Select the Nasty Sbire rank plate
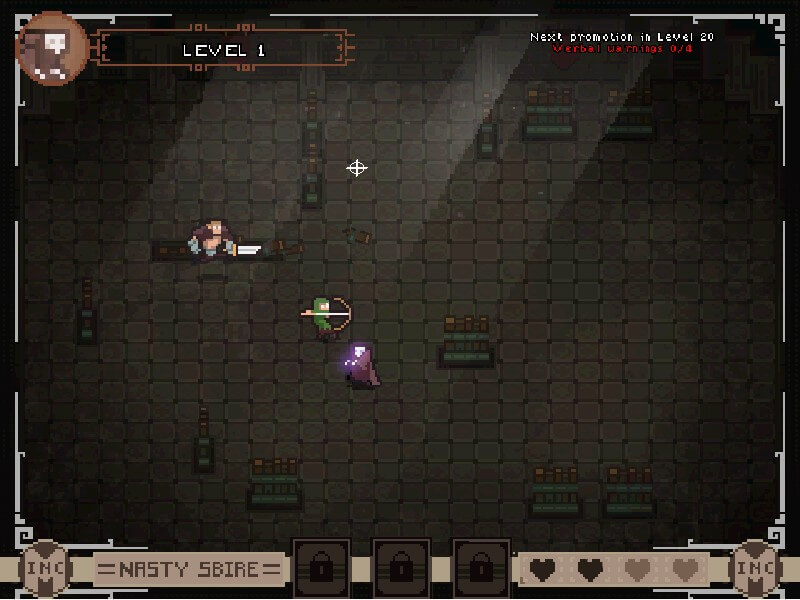This screenshot has height=600, width=800. coord(188,570)
